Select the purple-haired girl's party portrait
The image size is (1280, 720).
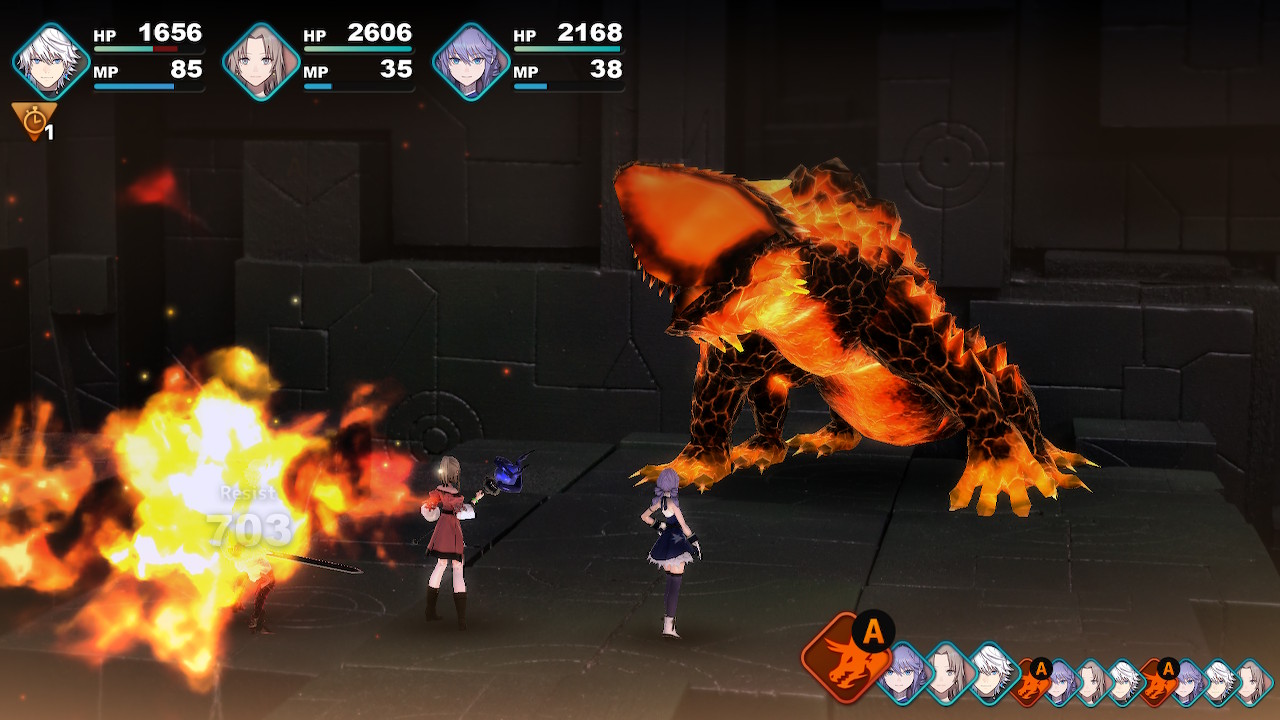(471, 62)
